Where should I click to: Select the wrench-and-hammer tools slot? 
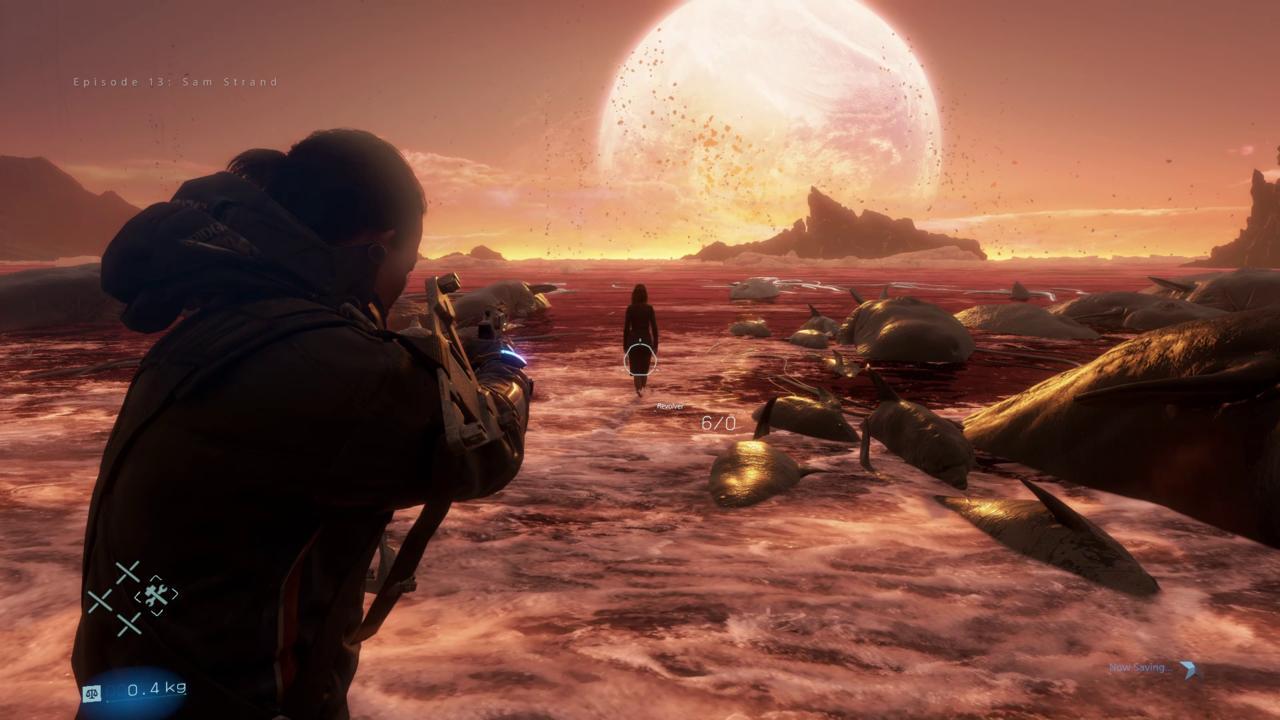coord(156,596)
